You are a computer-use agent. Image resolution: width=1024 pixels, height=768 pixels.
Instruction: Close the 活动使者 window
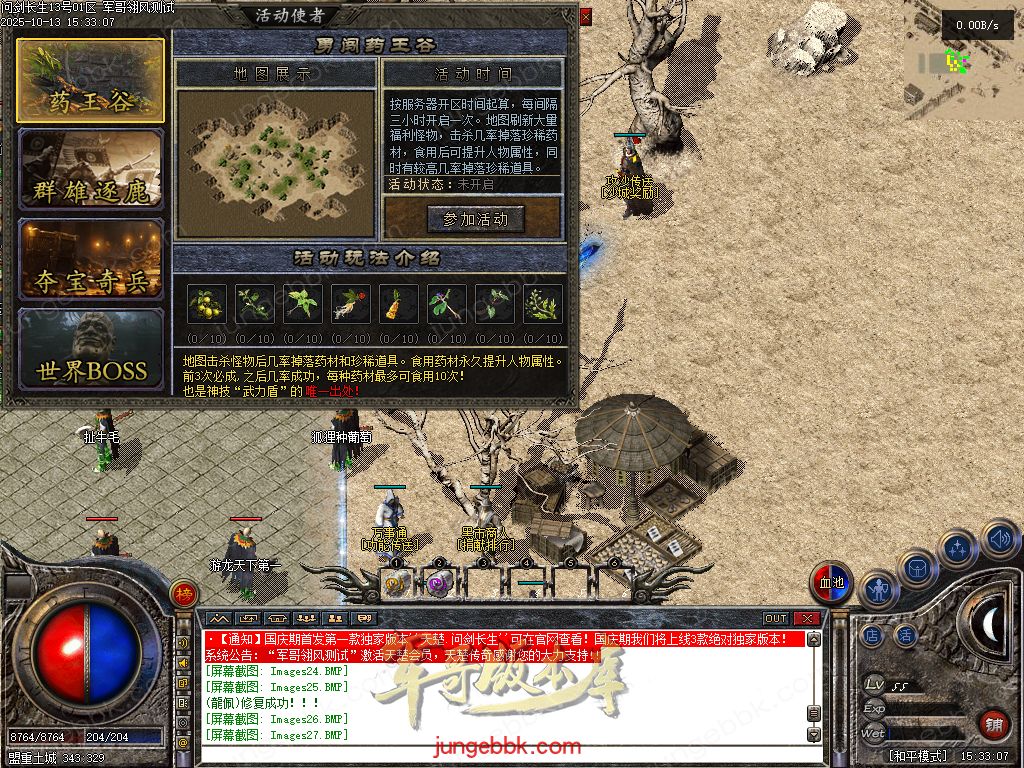pyautogui.click(x=585, y=16)
